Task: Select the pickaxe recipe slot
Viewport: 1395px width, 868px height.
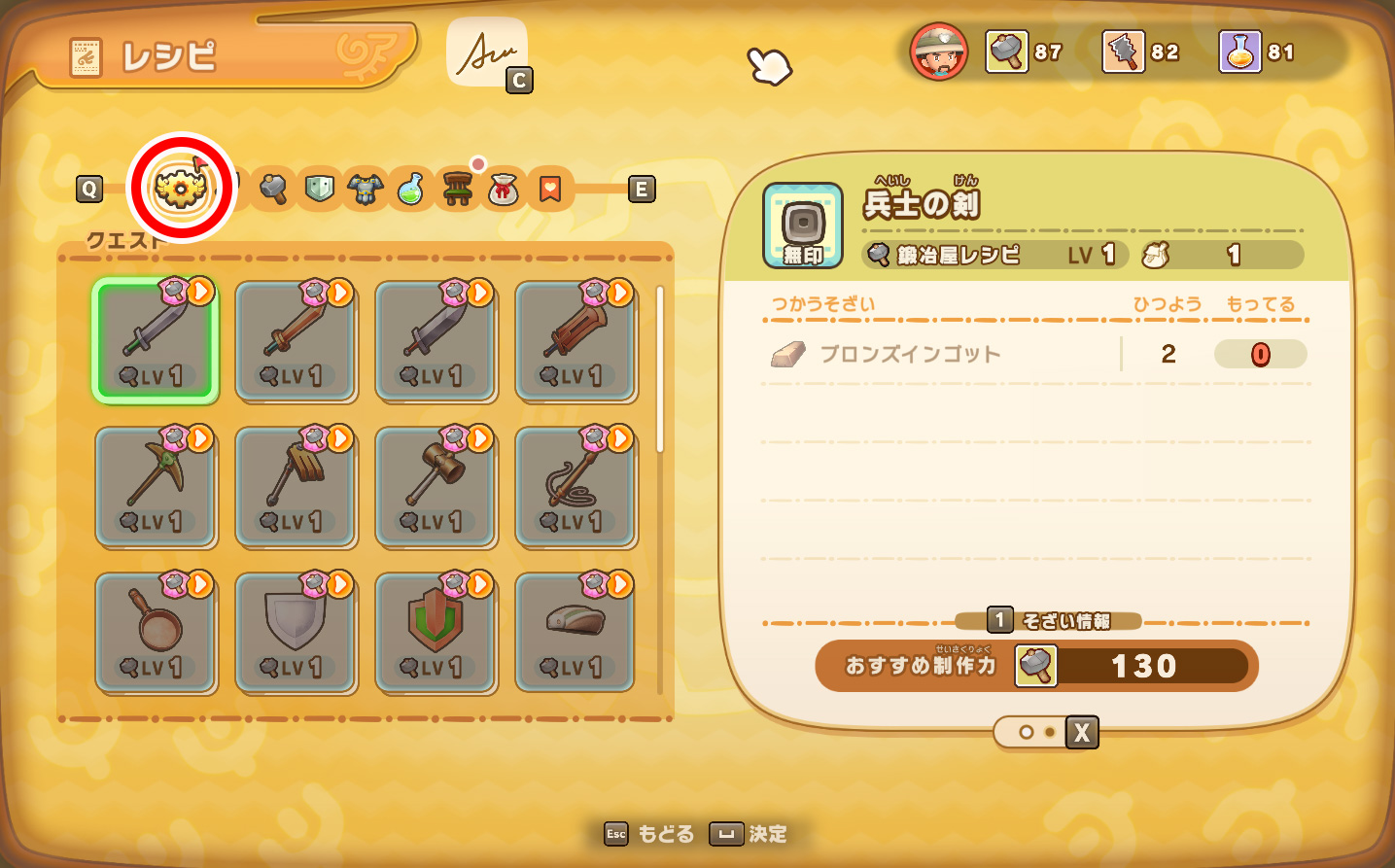Action: tap(156, 486)
